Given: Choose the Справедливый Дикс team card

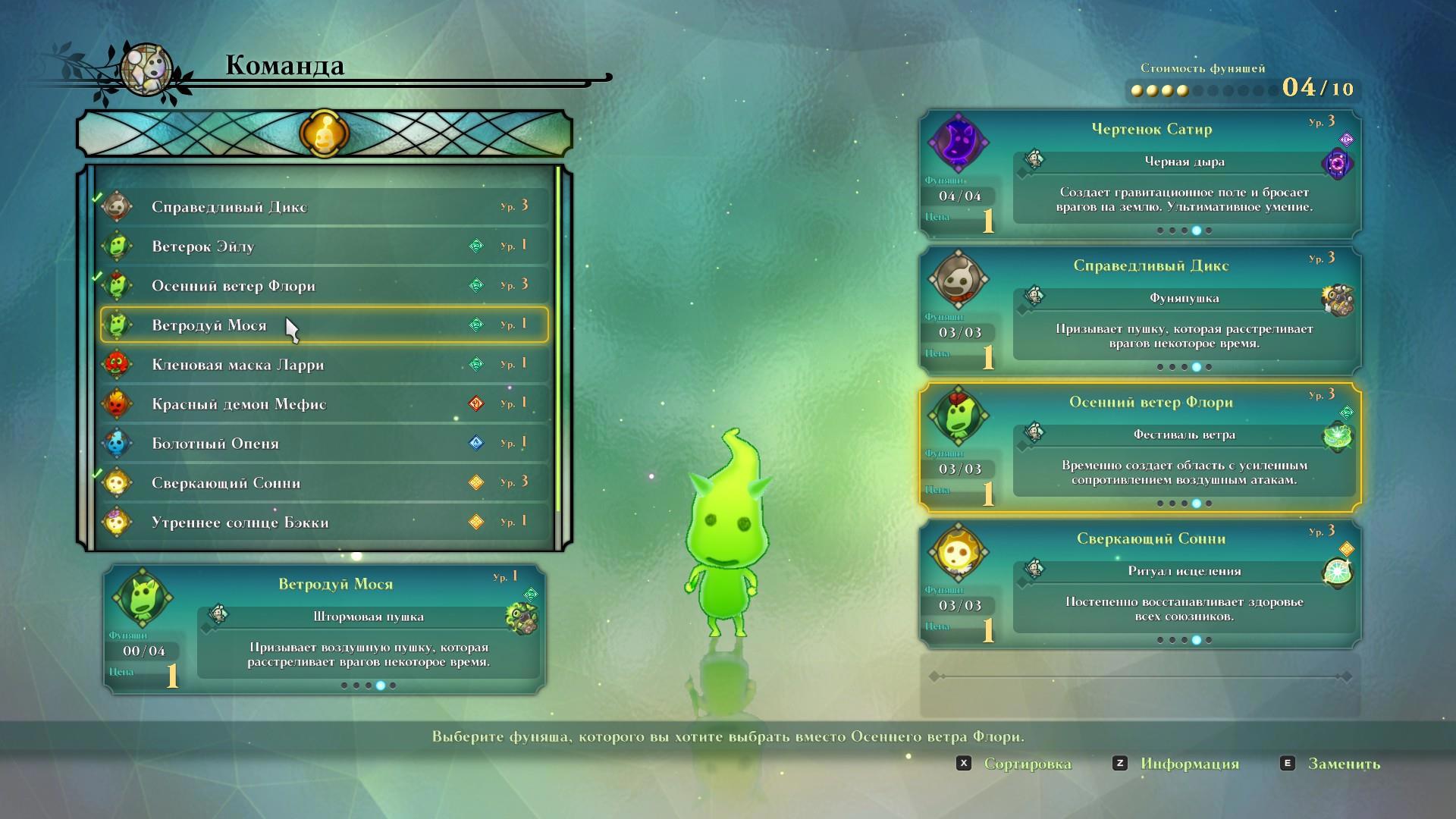Looking at the screenshot, I should (1140, 312).
